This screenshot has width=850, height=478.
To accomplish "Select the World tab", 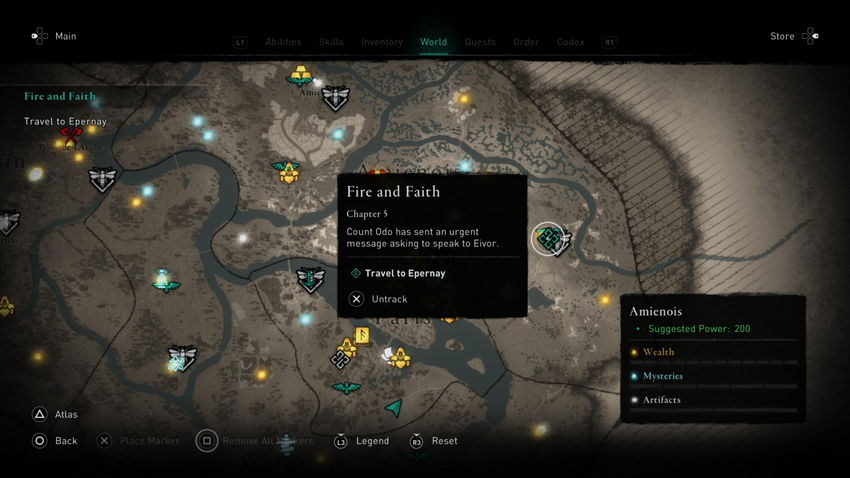I will pos(434,42).
